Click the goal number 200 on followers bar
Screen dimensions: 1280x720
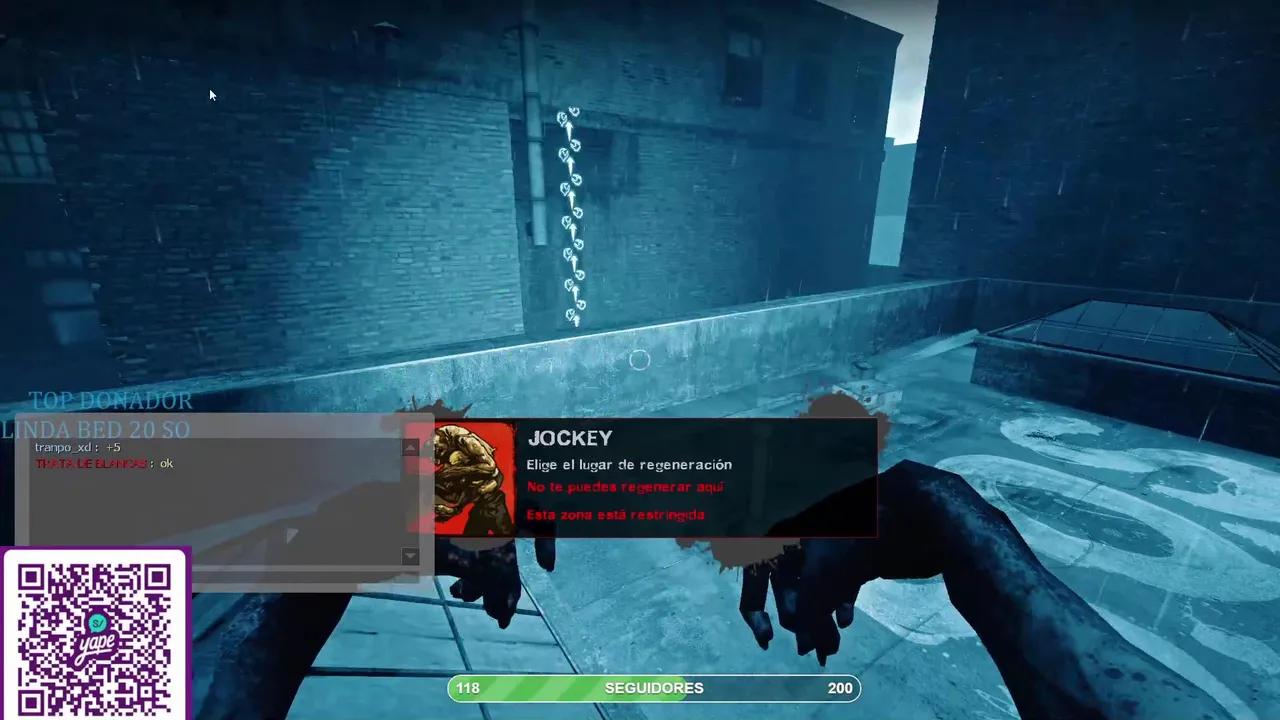click(x=840, y=688)
